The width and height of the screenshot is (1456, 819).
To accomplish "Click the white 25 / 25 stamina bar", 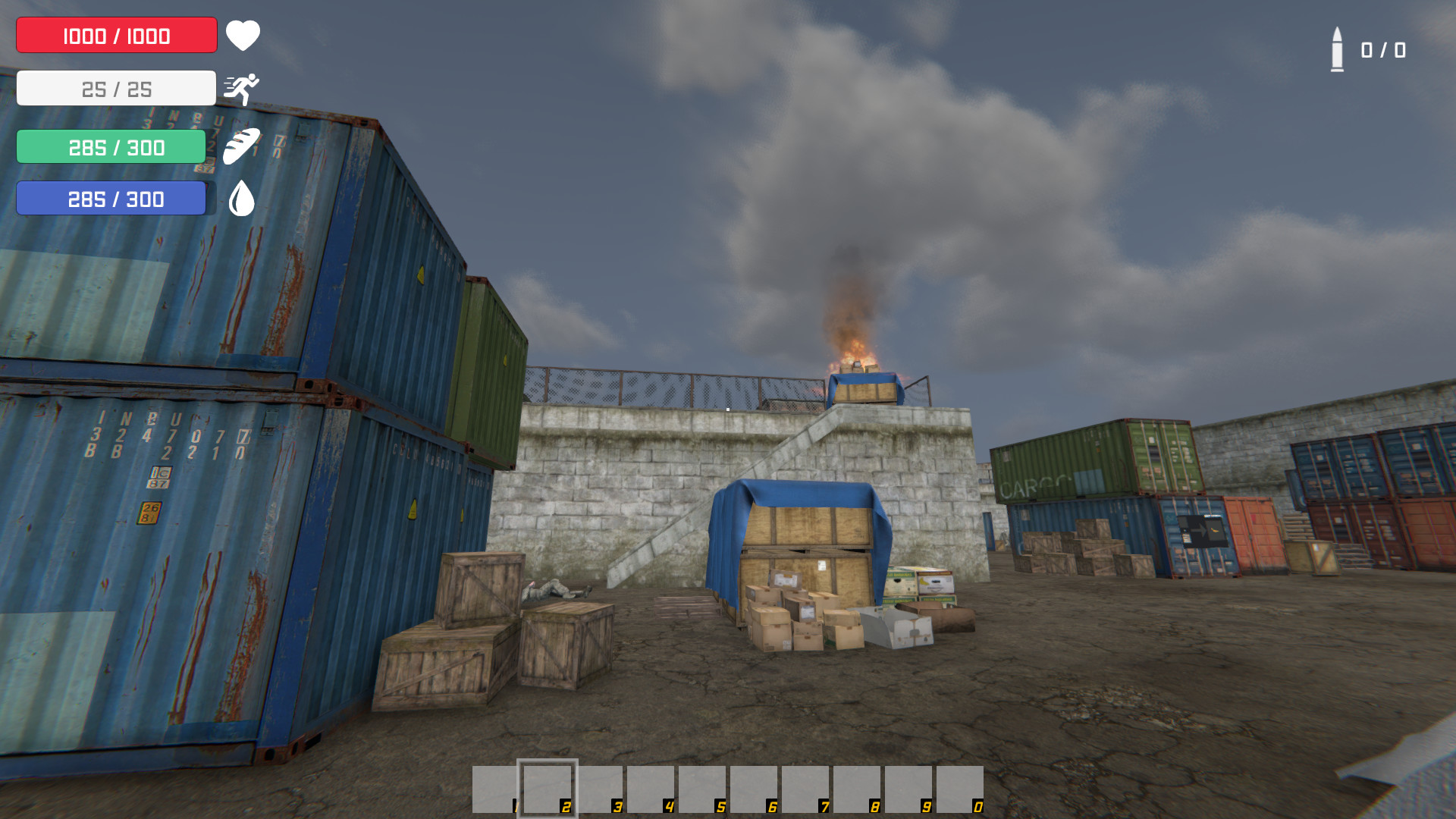I will pyautogui.click(x=115, y=87).
